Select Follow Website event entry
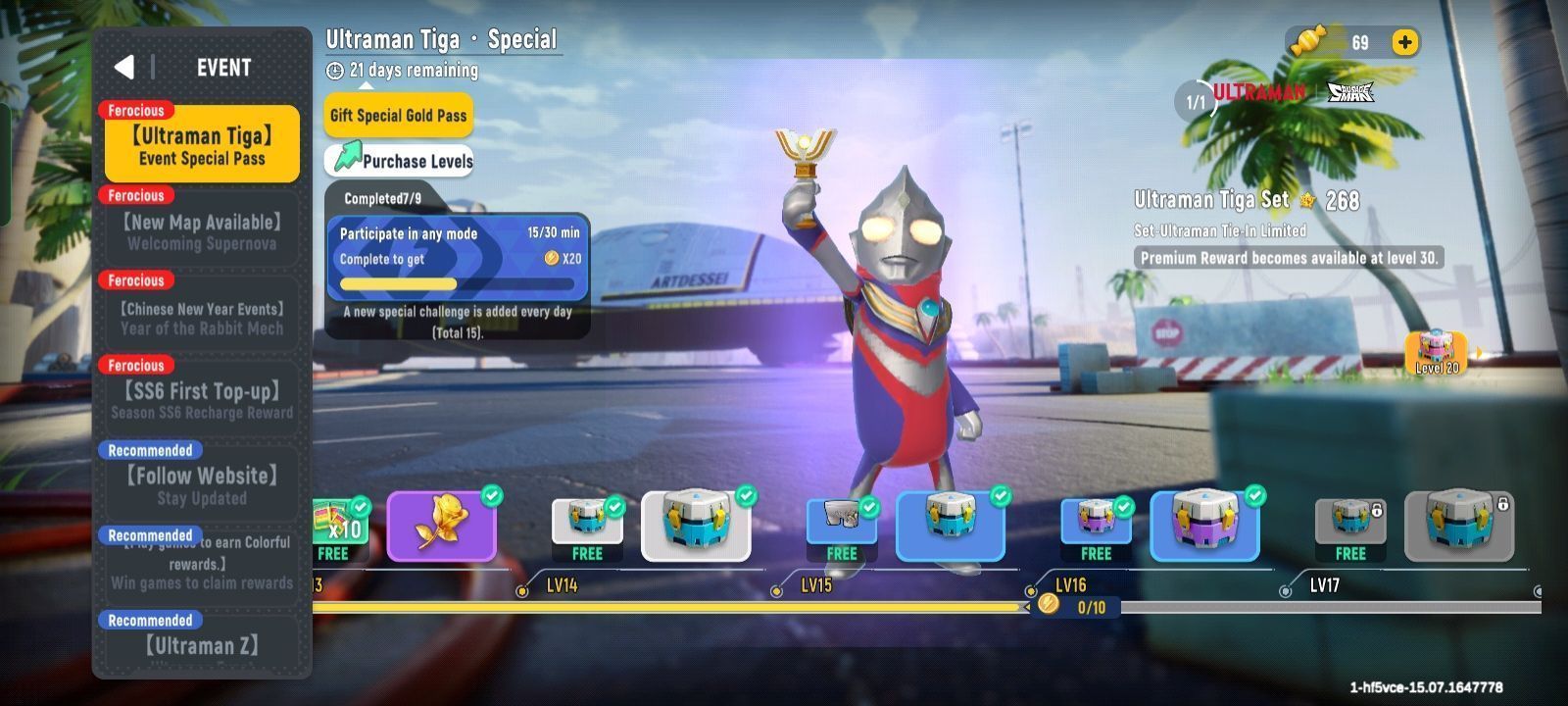Screen dimensions: 1568x706 (x=202, y=485)
